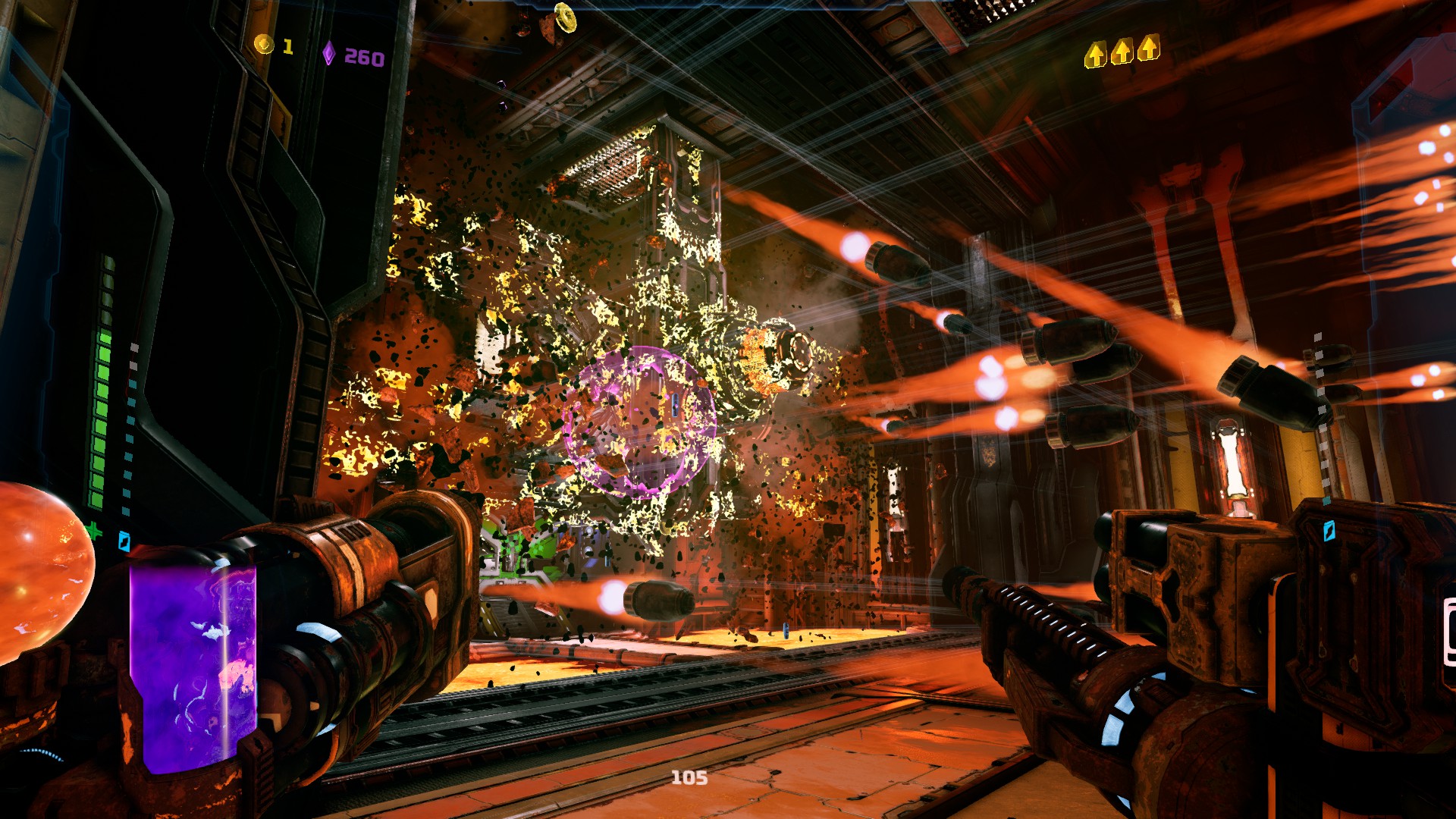
Task: Click the green health cross icon
Action: tap(93, 531)
